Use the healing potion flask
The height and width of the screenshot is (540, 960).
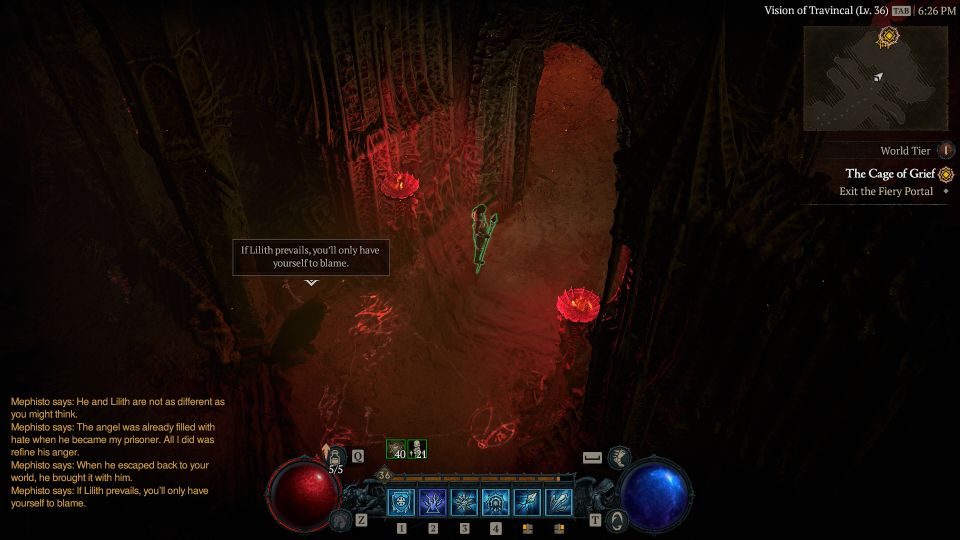tap(336, 457)
